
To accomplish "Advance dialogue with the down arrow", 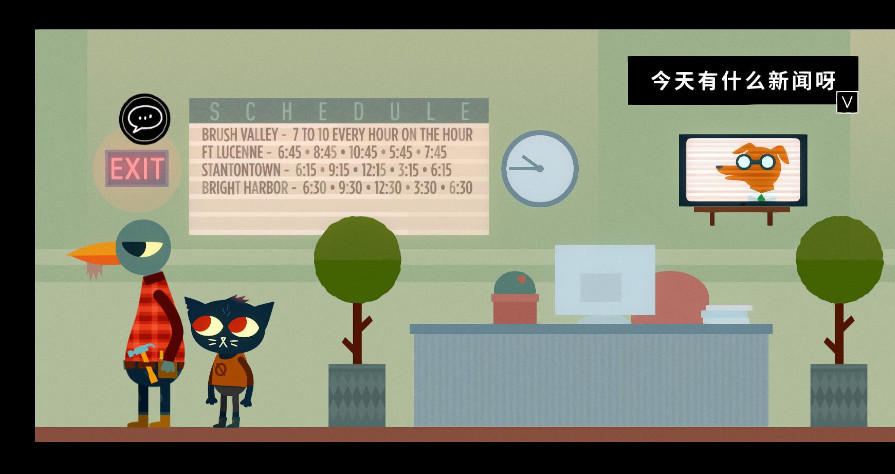I will (x=847, y=102).
